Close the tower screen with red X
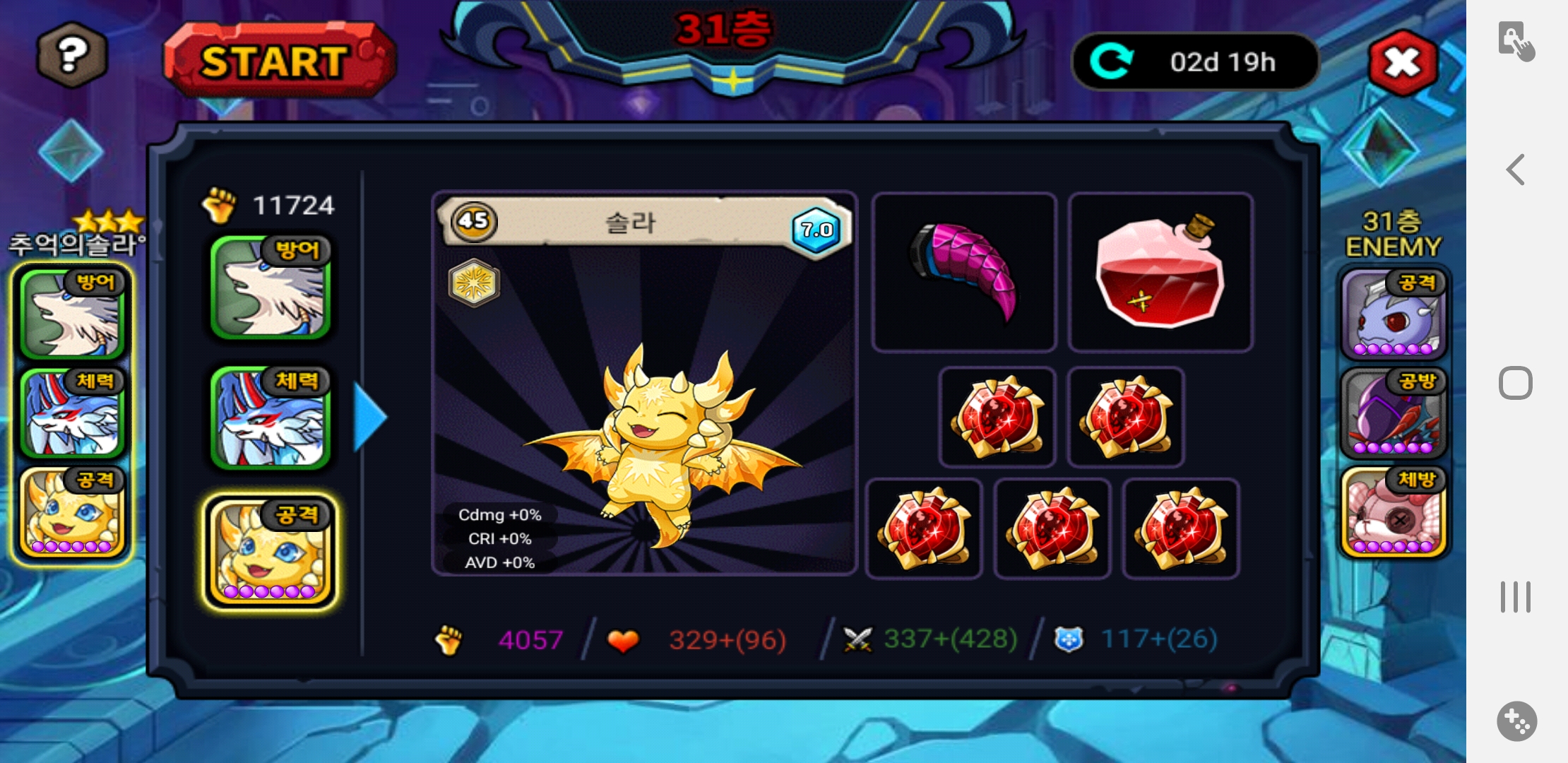 click(1403, 63)
